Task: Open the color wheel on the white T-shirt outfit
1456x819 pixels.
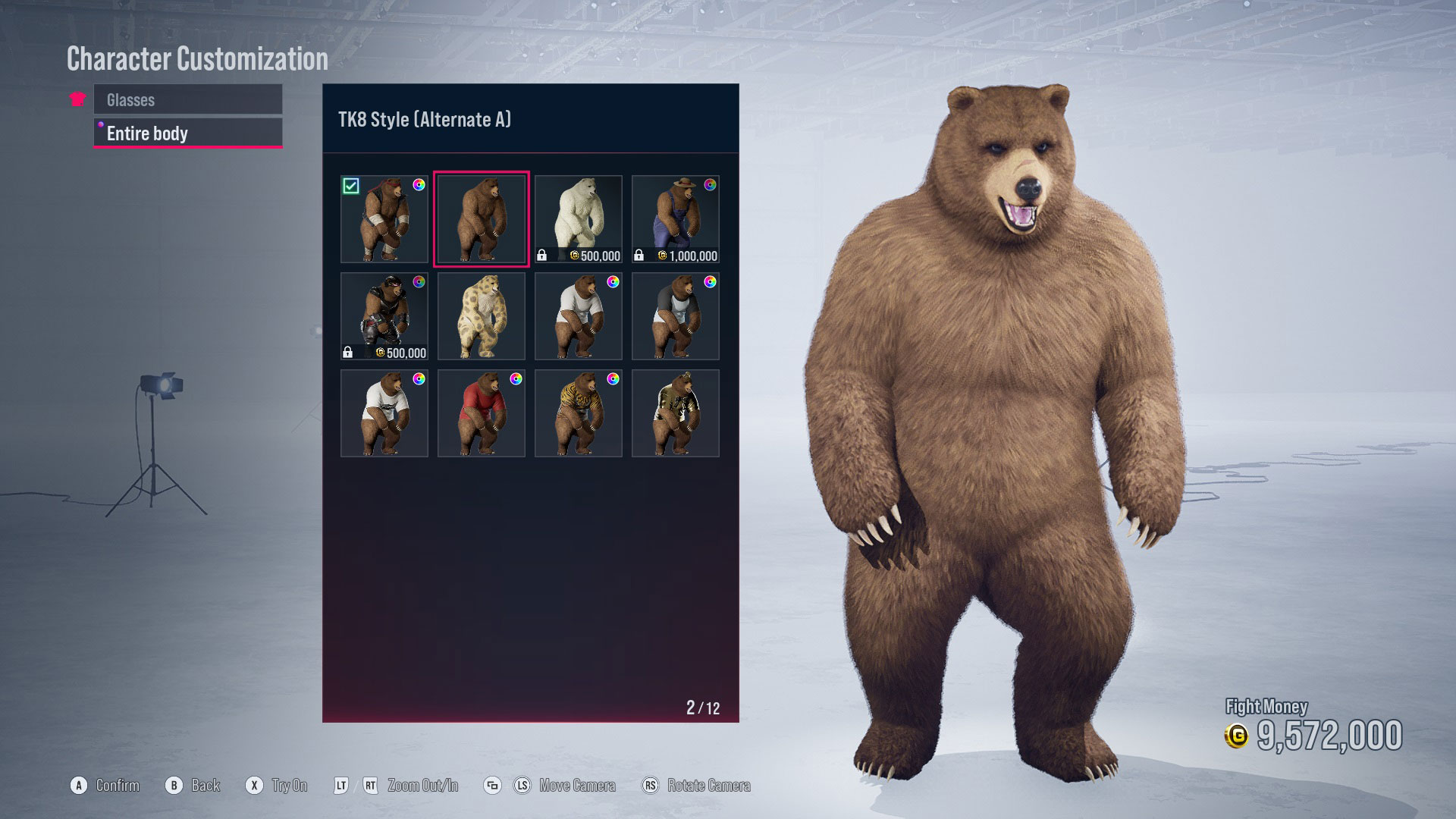Action: pos(611,281)
